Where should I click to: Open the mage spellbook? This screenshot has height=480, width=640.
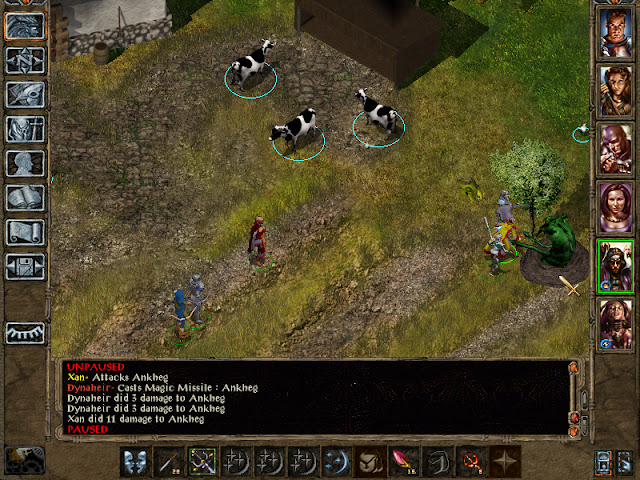pos(26,198)
